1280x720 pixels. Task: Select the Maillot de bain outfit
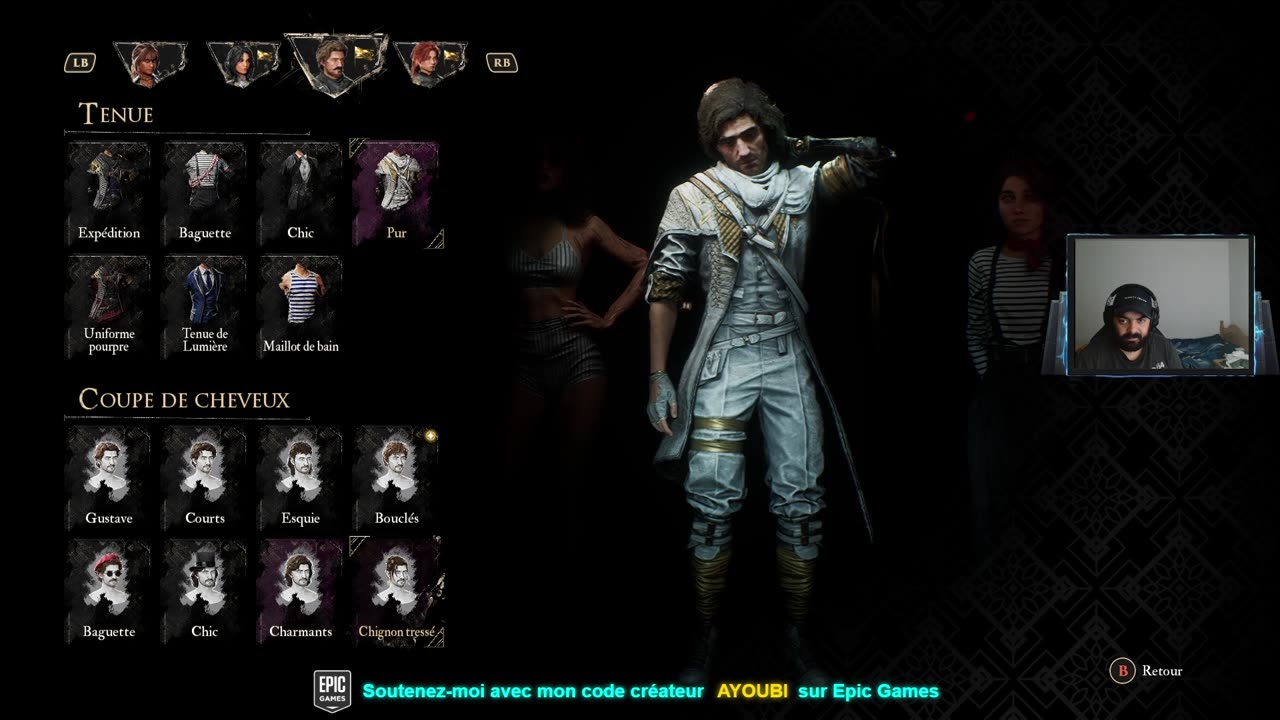coord(300,305)
